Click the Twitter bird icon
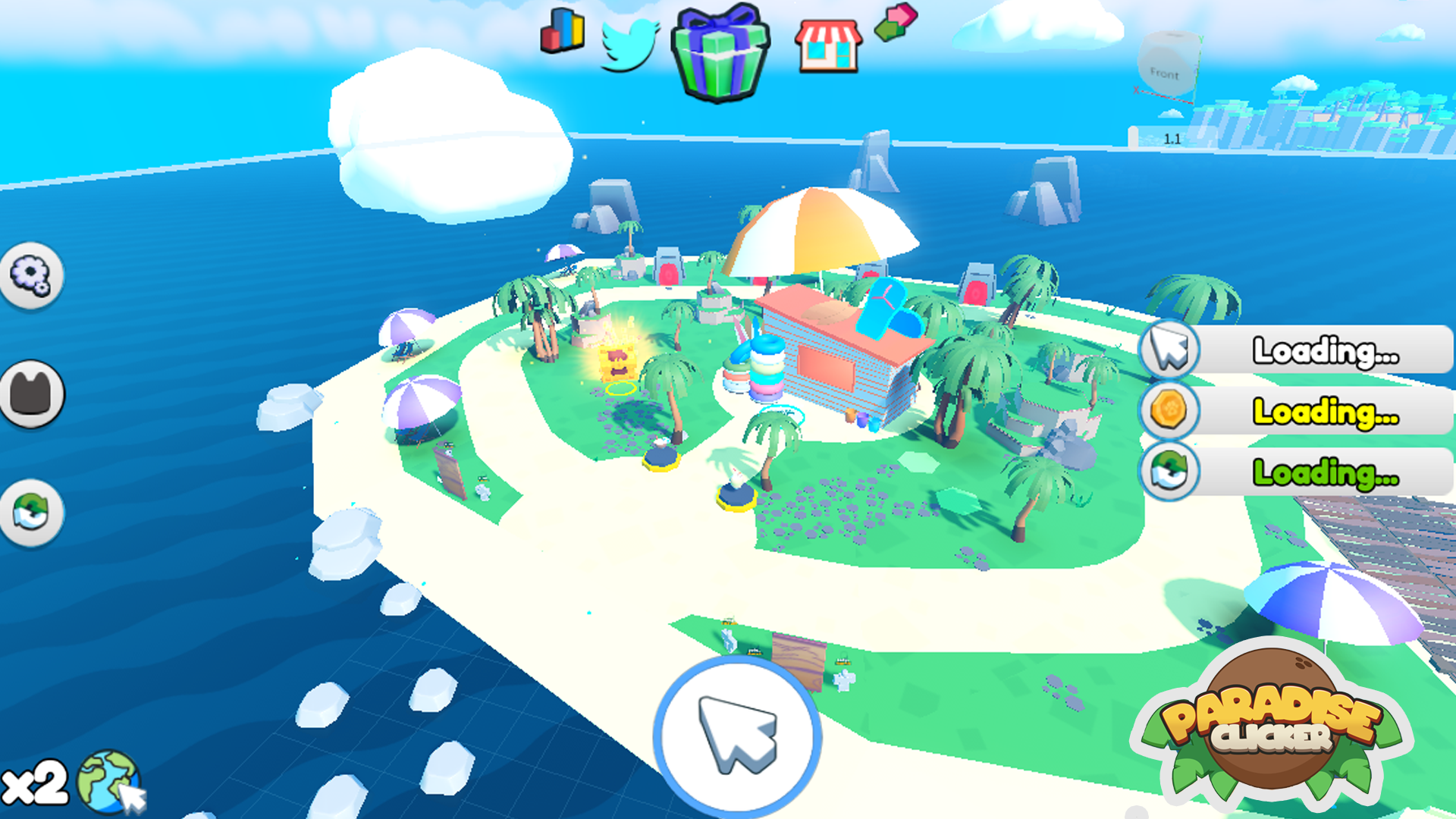The width and height of the screenshot is (1456, 819). [x=629, y=44]
